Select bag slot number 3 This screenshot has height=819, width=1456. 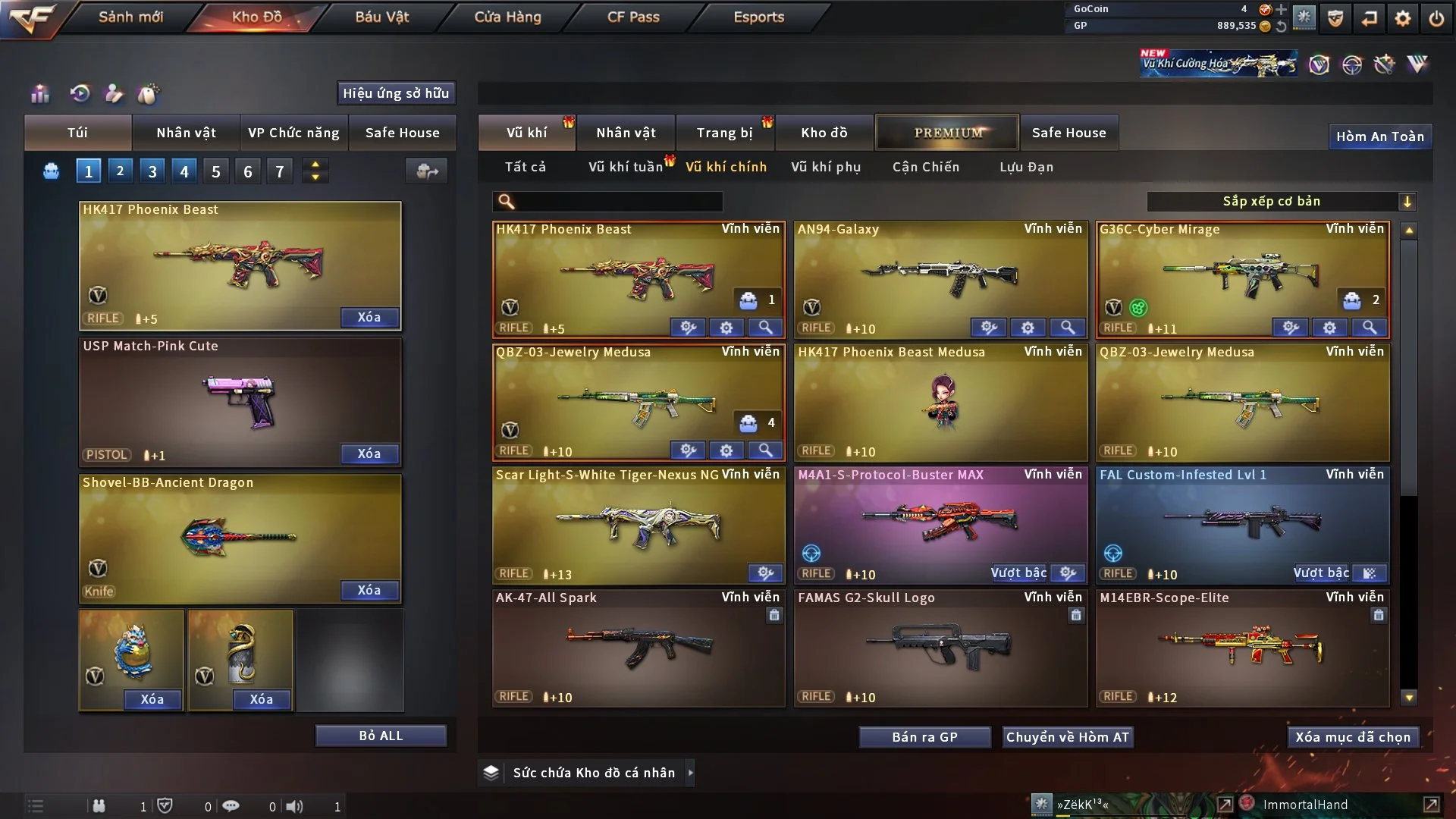point(152,171)
